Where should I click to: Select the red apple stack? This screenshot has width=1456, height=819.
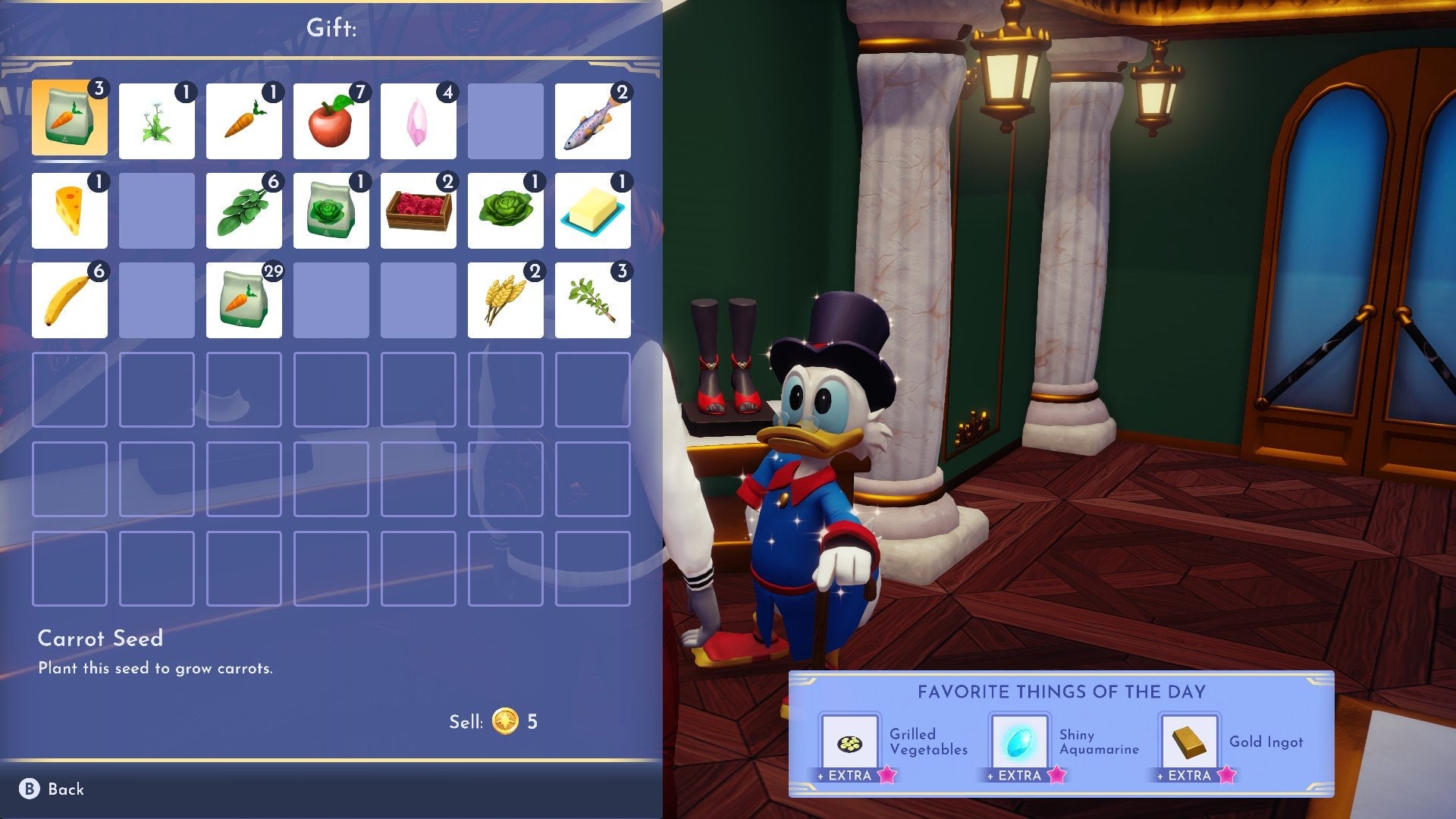(331, 121)
